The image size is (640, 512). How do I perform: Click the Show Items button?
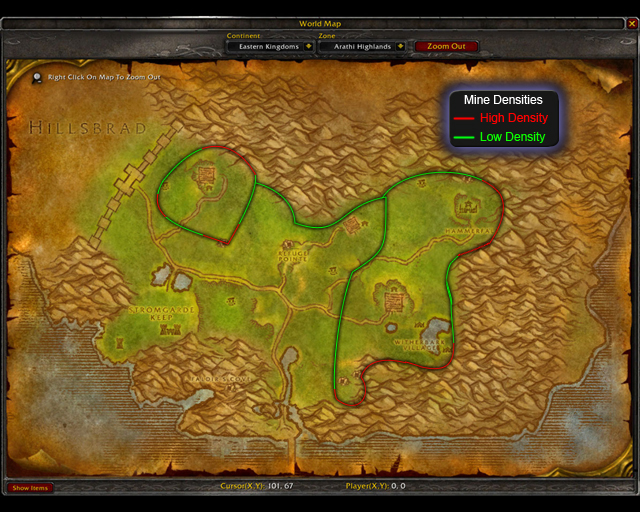[x=30, y=488]
